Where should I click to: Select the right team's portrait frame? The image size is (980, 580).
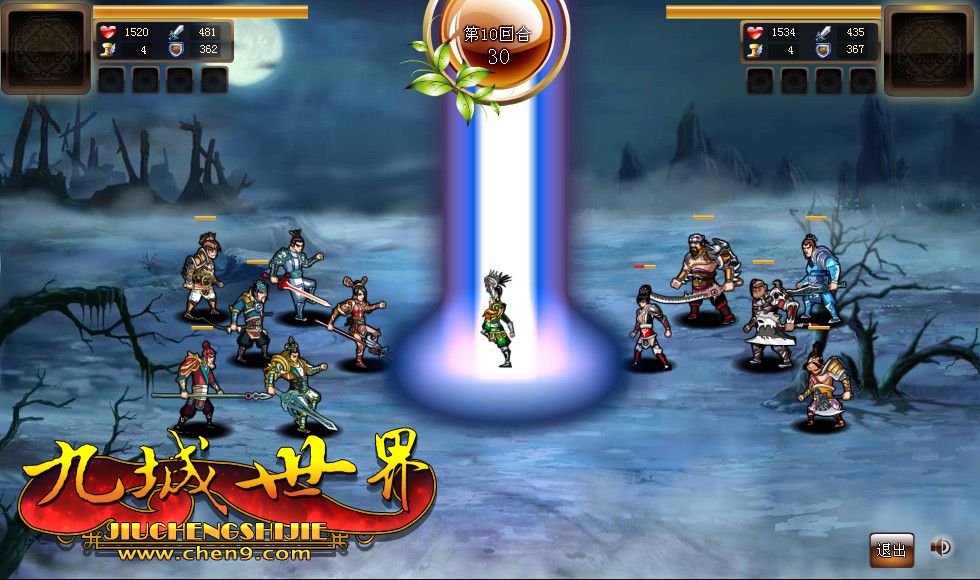coord(930,48)
